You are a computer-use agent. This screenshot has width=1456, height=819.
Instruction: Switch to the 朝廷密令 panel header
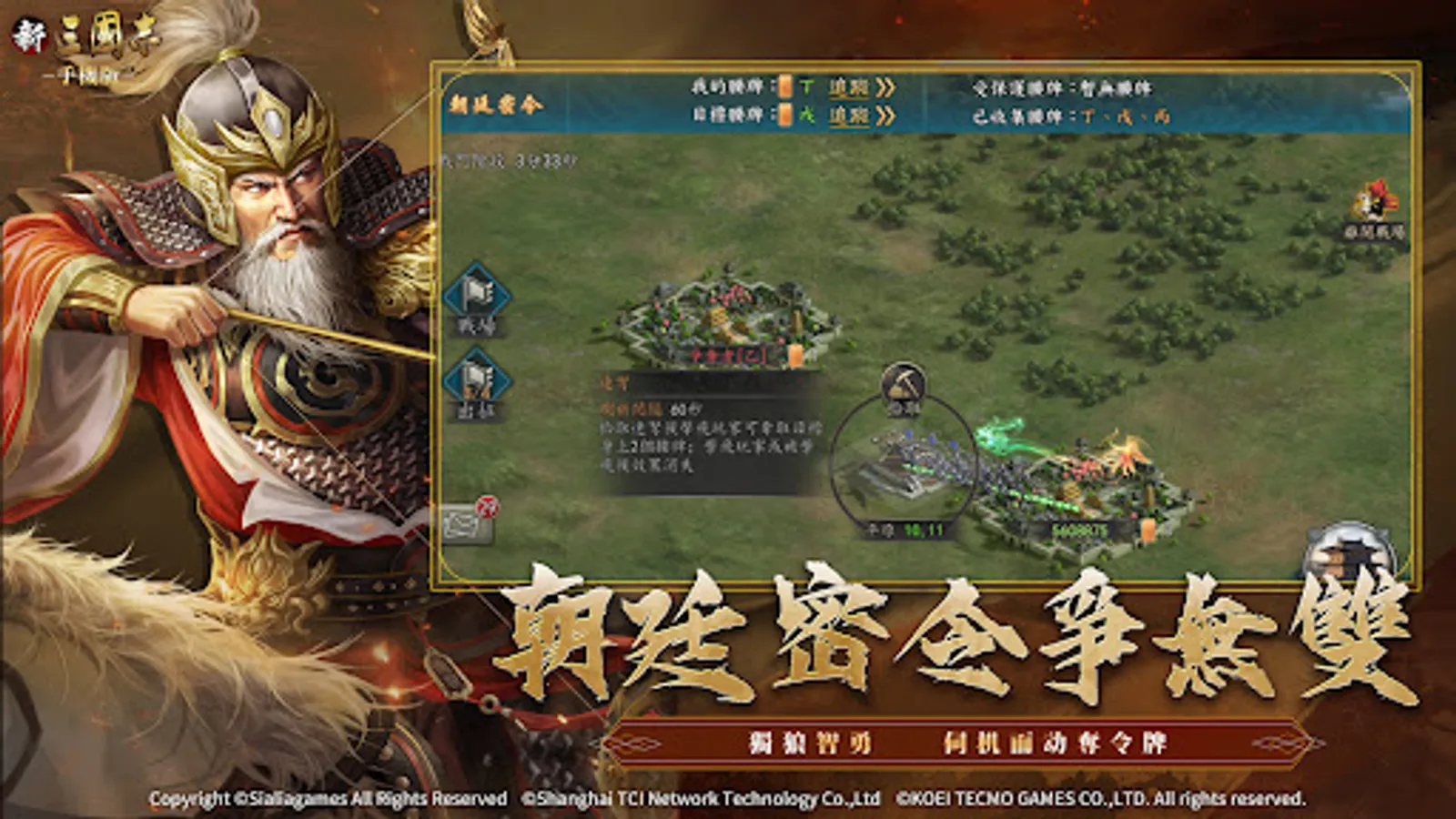pos(494,102)
